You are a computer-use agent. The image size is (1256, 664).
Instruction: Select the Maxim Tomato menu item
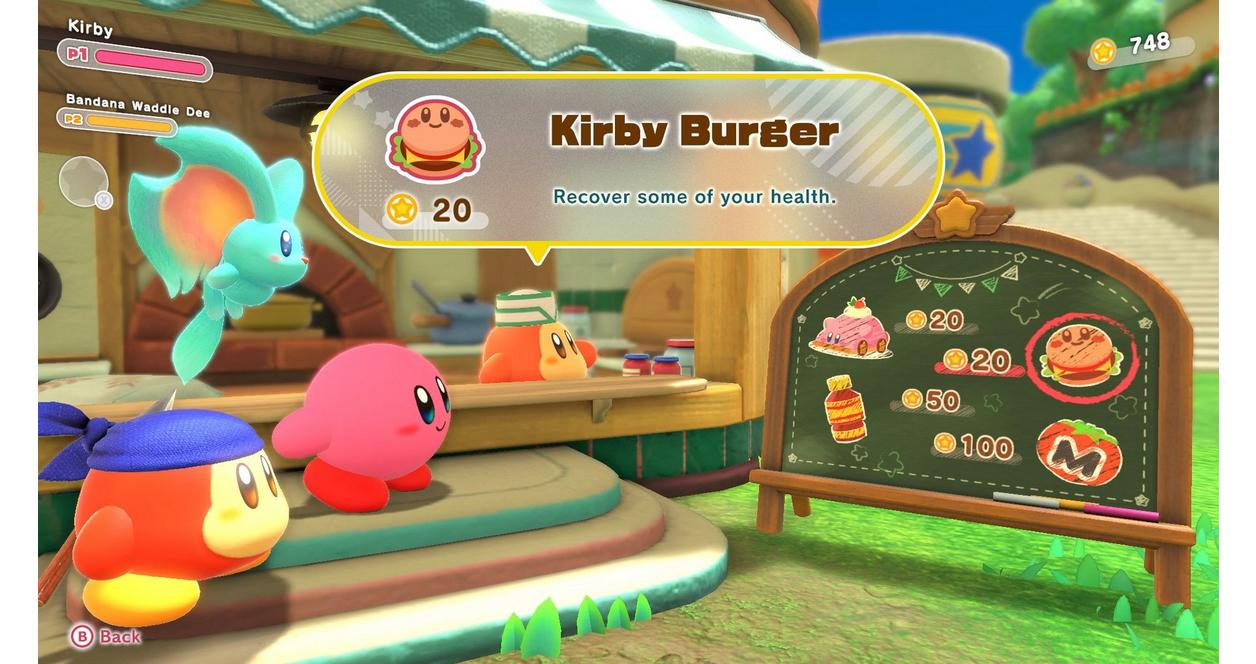pyautogui.click(x=1080, y=452)
